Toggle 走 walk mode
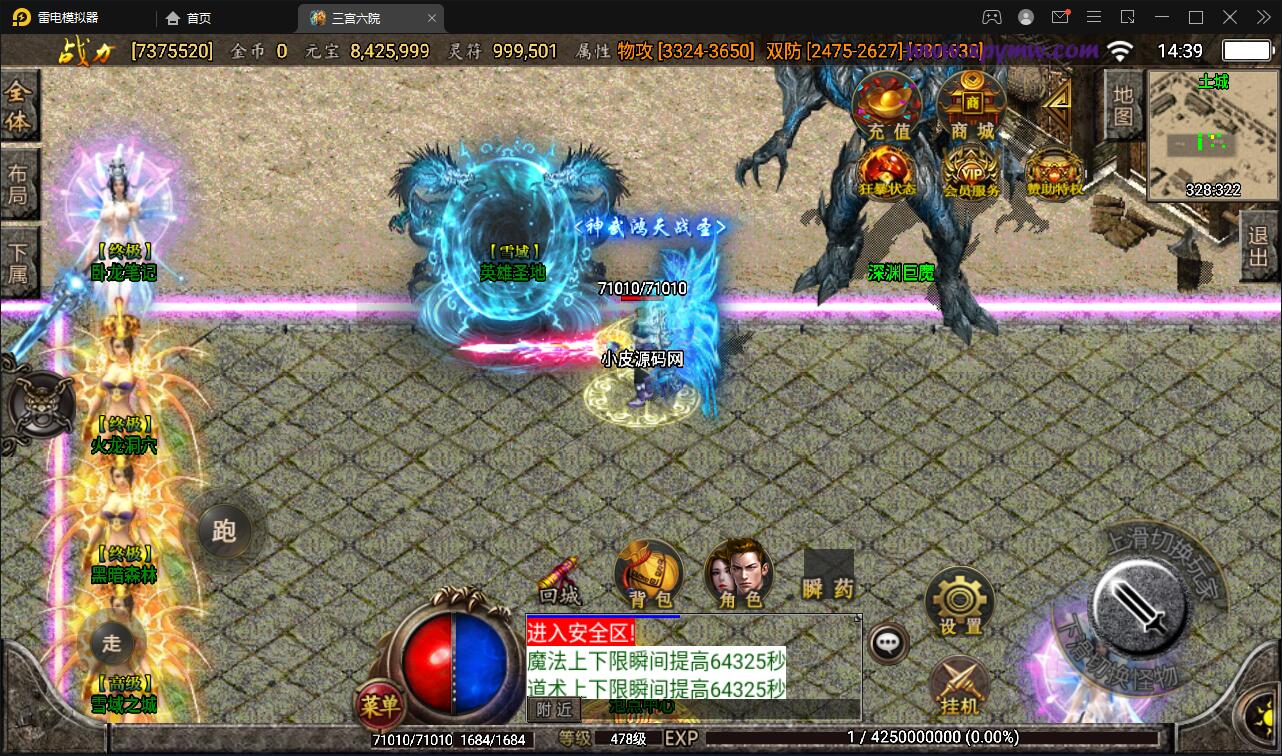The image size is (1282, 756). click(111, 643)
